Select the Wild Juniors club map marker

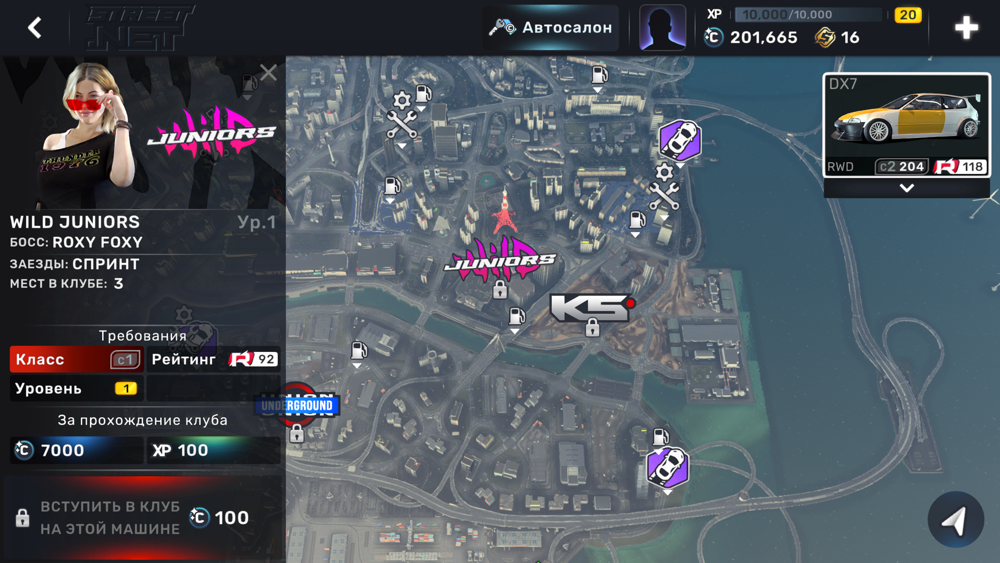pos(499,260)
